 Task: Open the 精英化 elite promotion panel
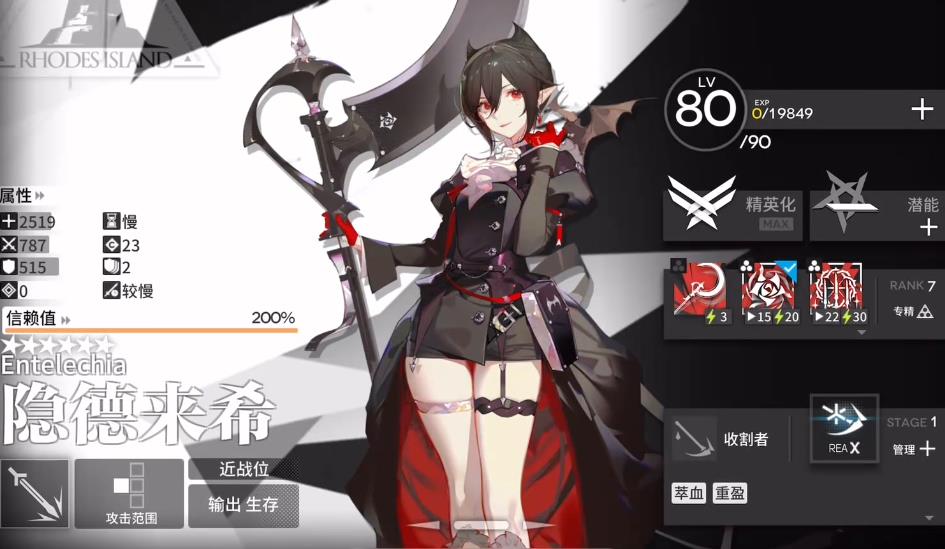pos(733,211)
